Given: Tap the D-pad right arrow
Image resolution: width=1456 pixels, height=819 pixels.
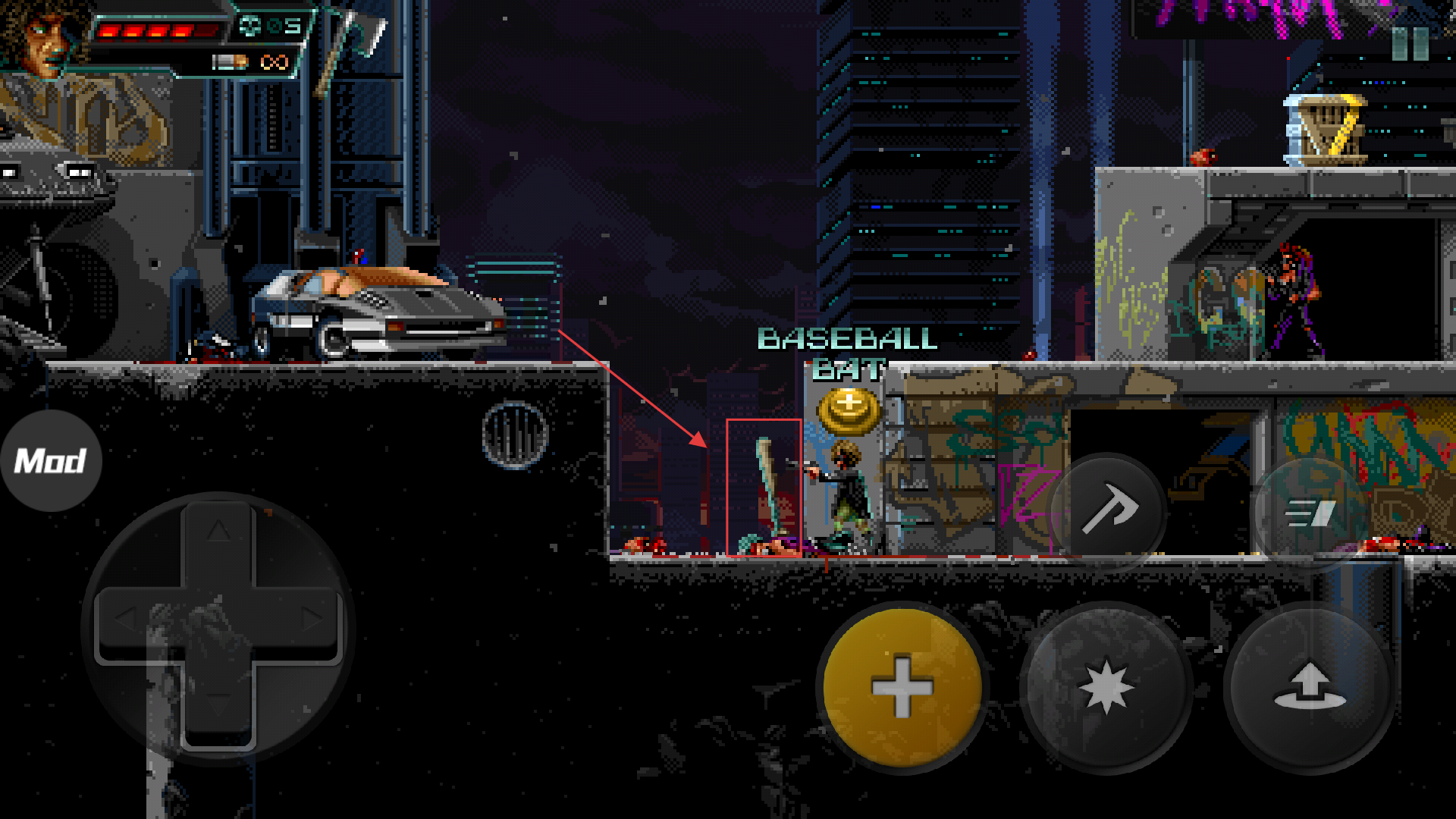Looking at the screenshot, I should click(x=311, y=619).
